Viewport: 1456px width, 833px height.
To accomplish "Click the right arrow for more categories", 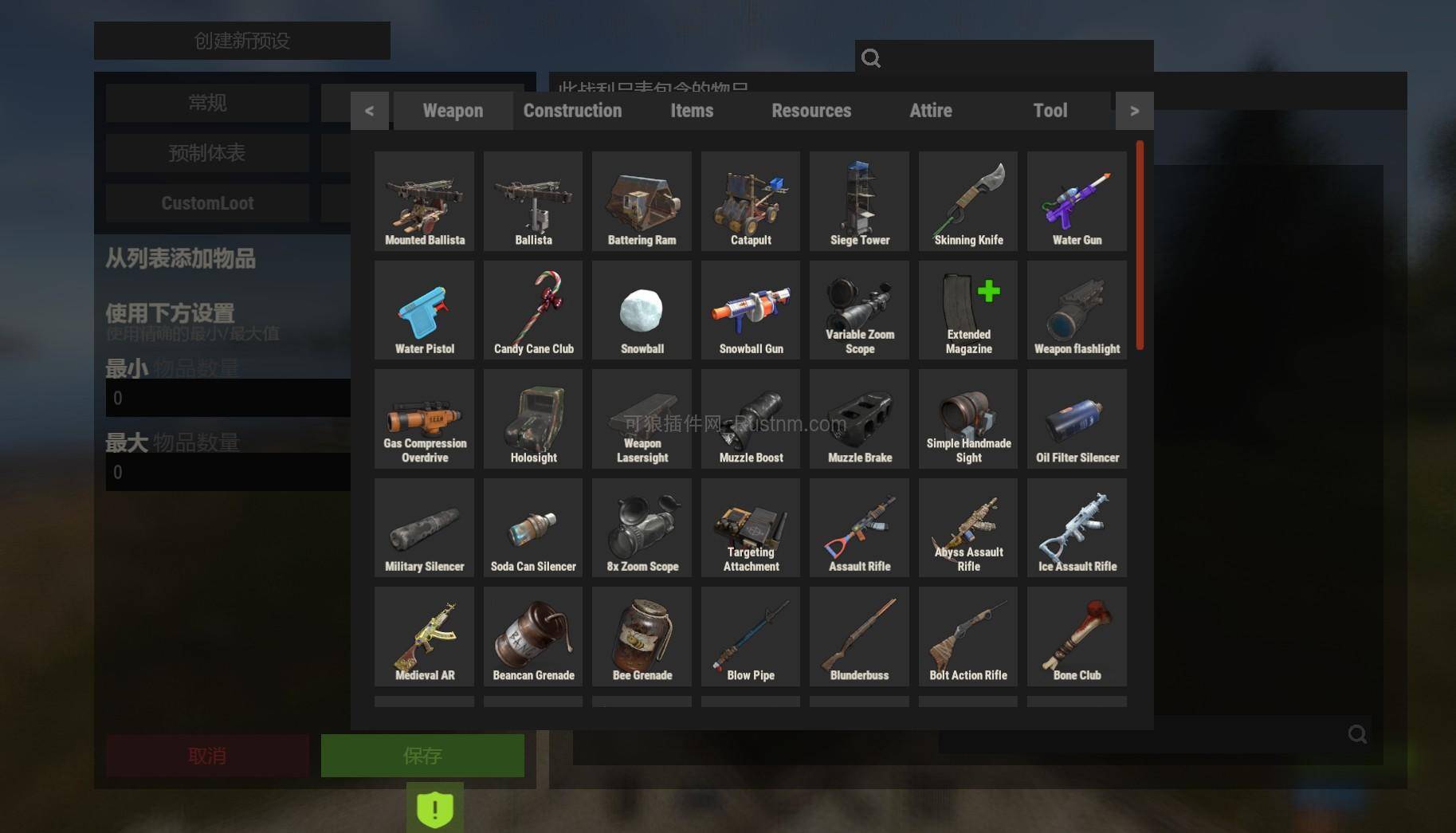I will pos(1133,110).
